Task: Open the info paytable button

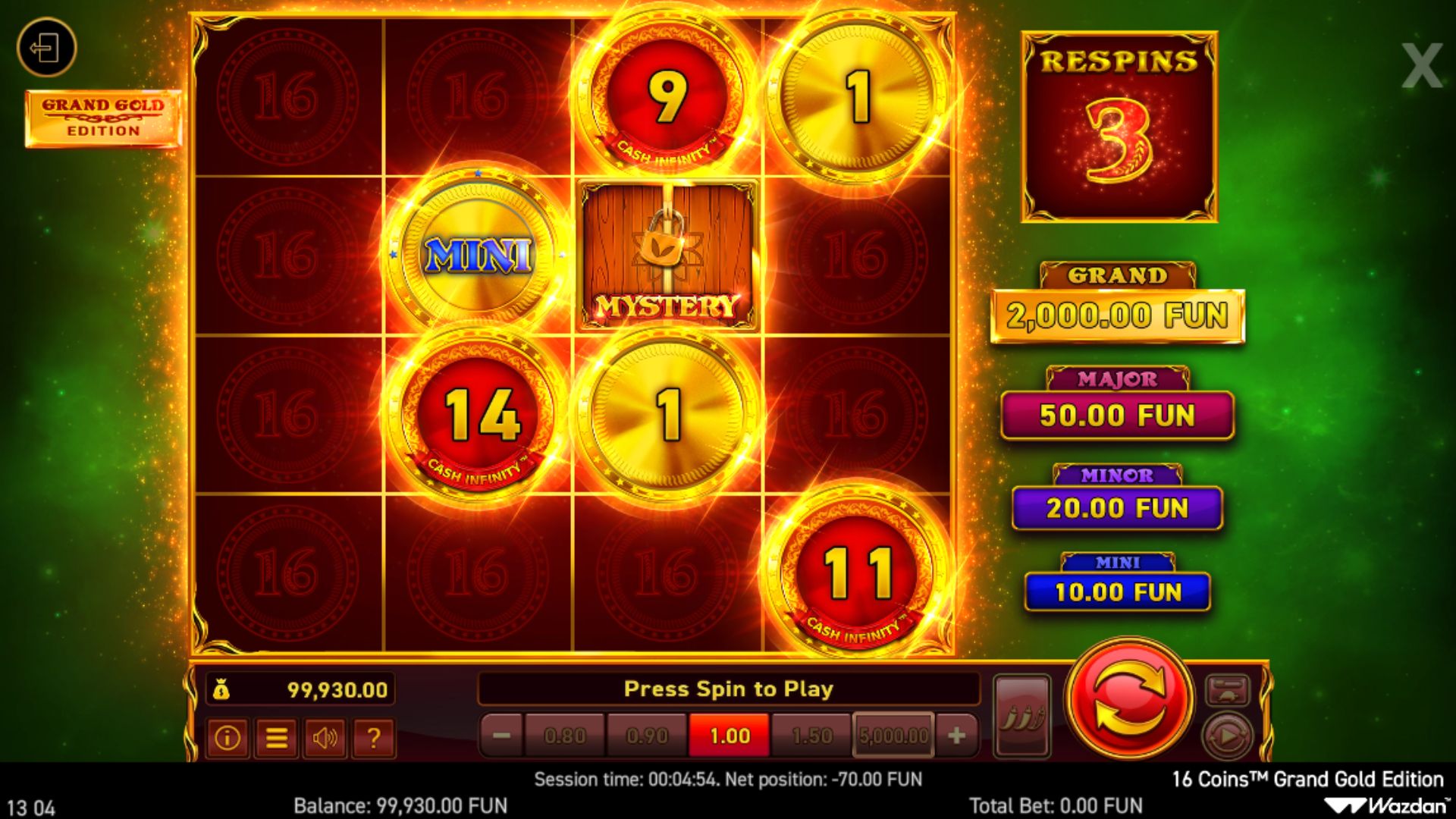Action: point(227,738)
